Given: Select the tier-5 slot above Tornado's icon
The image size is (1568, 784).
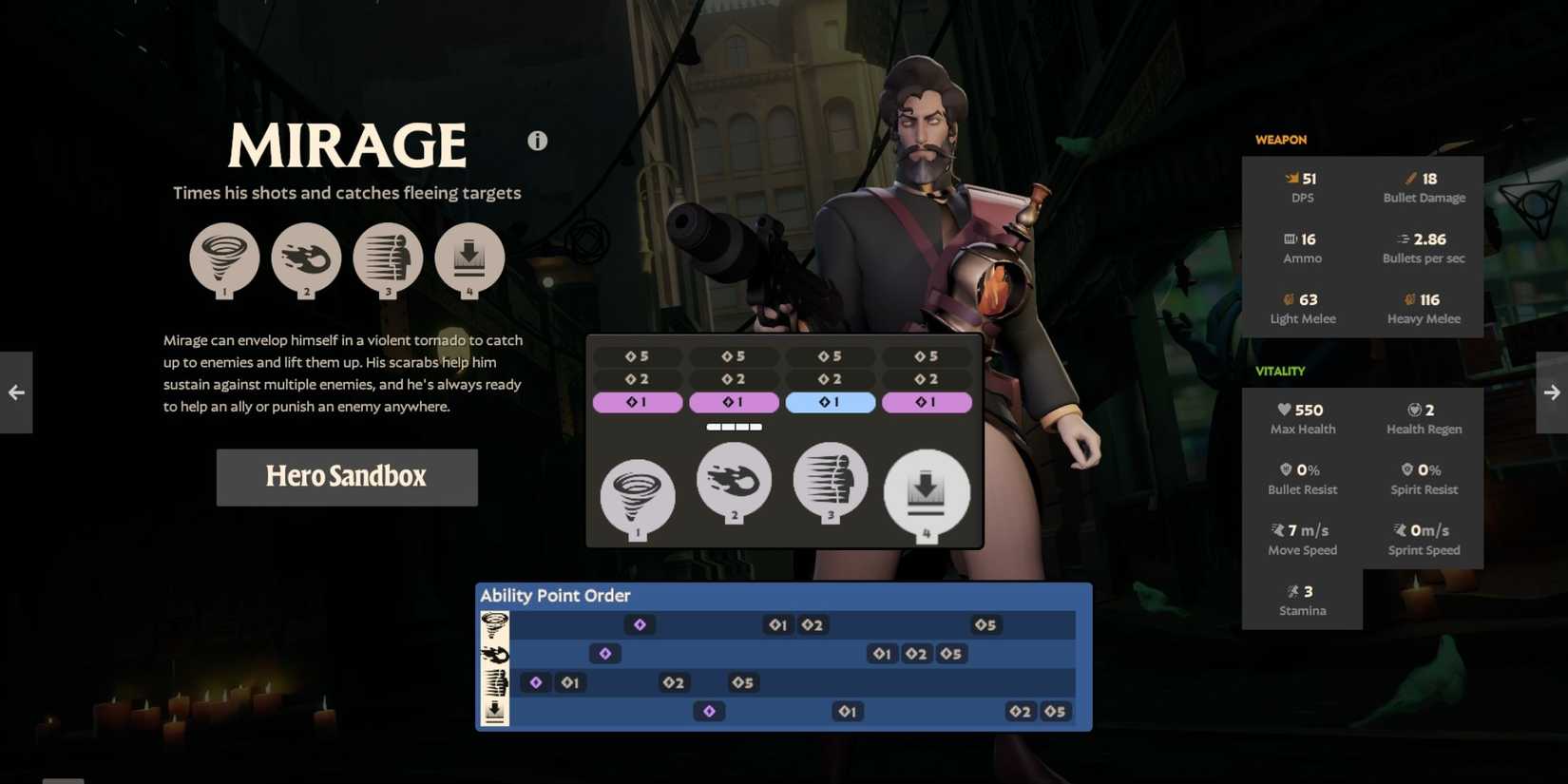Looking at the screenshot, I should tap(638, 355).
